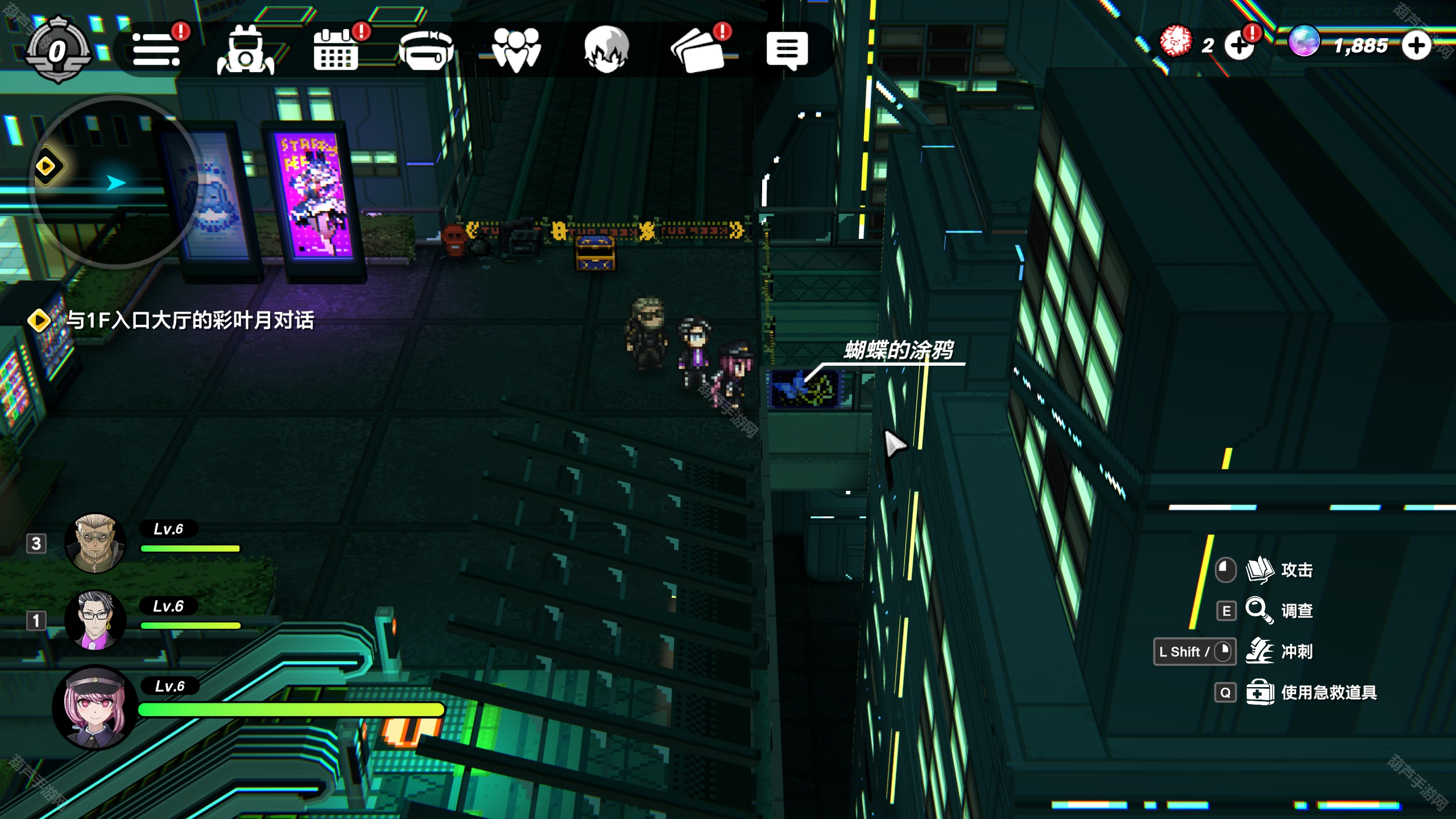This screenshot has width=1456, height=819.
Task: Open the cards icon in top bar
Action: click(x=697, y=49)
